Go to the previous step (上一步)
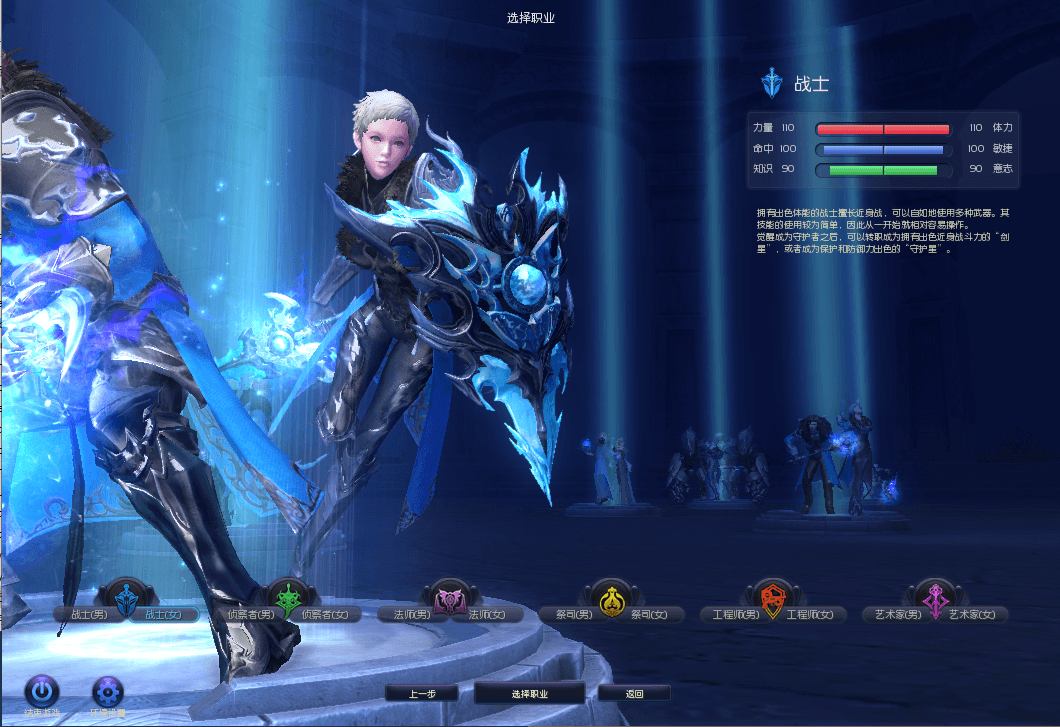 [x=421, y=693]
